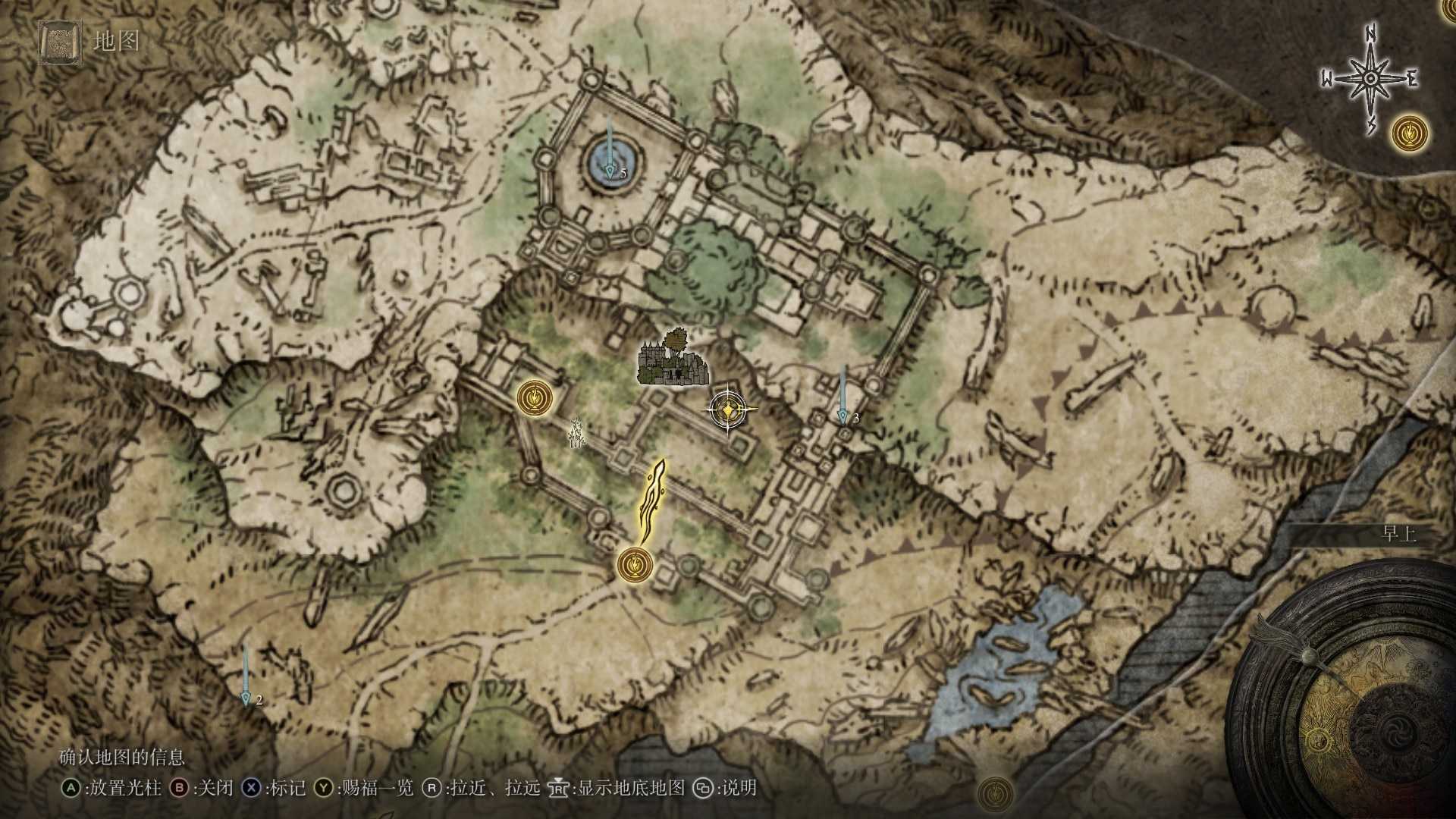
Task: Select the blue beacon marker numbered 5
Action: click(x=610, y=161)
